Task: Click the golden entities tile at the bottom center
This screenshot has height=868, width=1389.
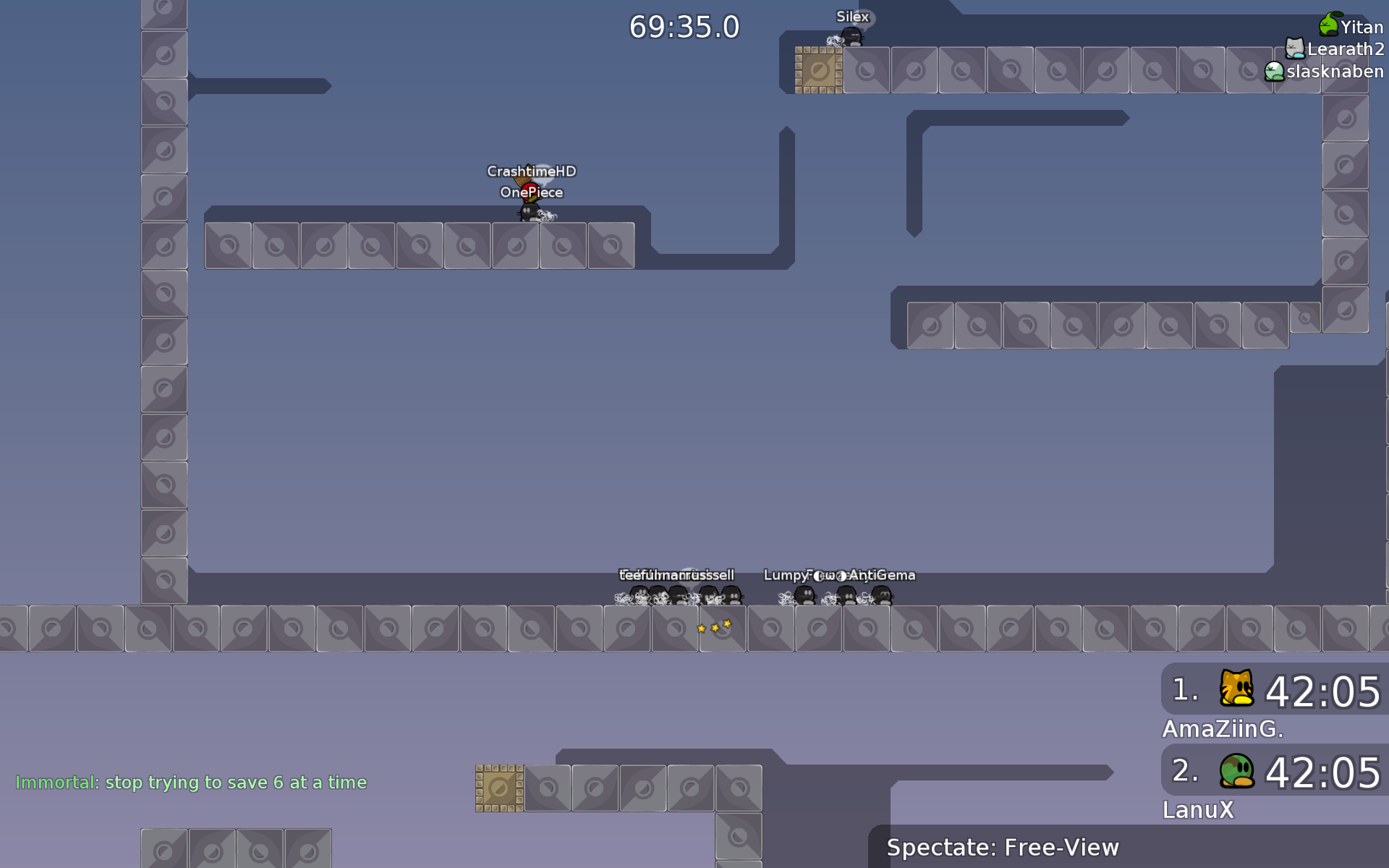Action: click(x=498, y=786)
